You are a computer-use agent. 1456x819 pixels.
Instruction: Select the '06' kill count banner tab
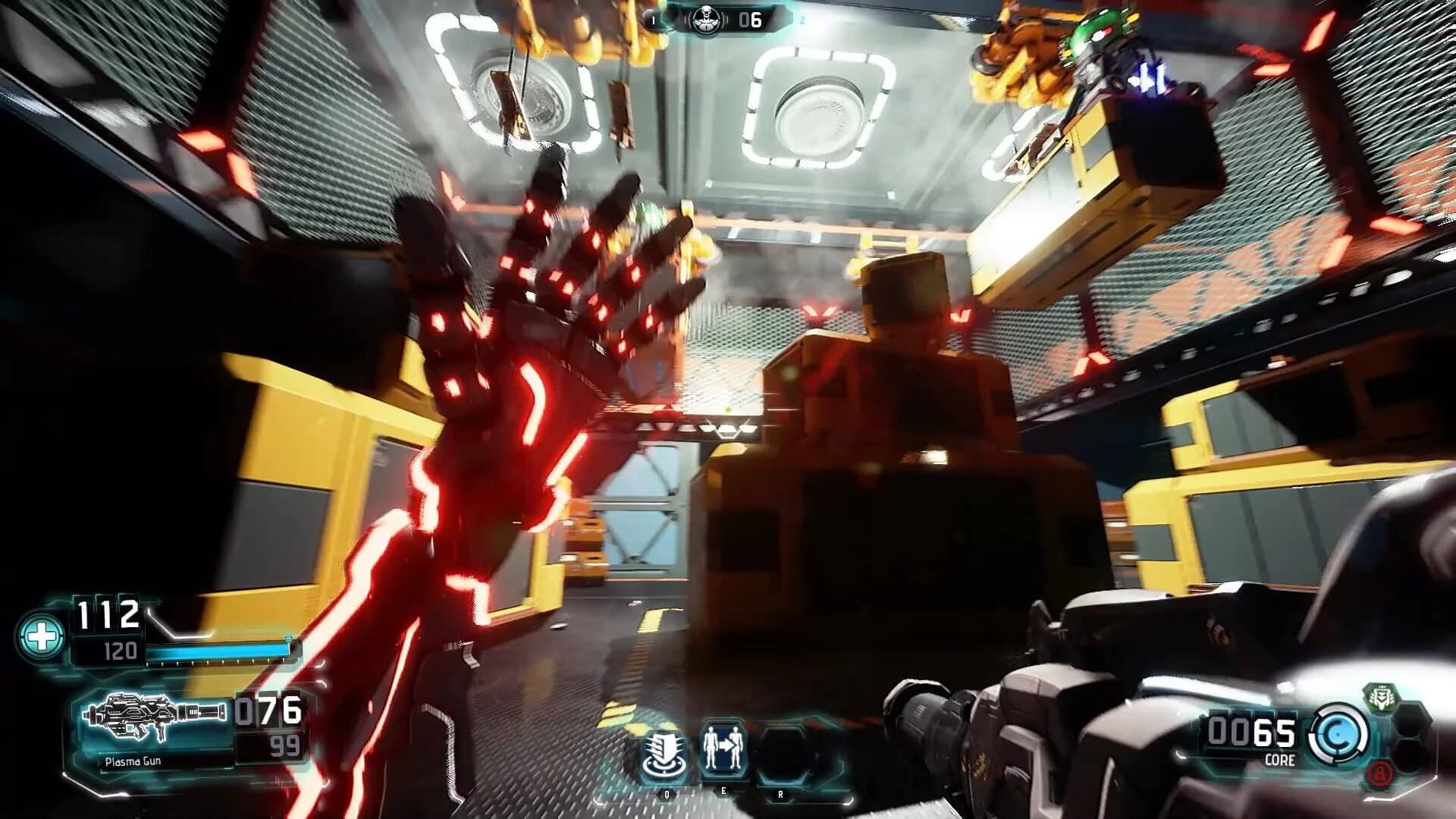click(750, 19)
